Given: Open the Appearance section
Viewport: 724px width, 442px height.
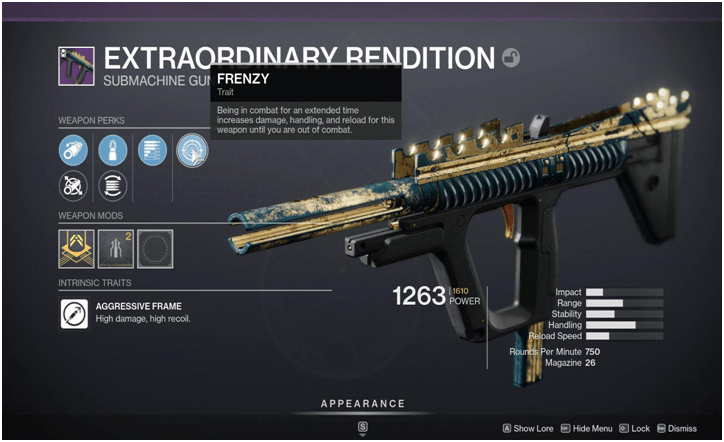Looking at the screenshot, I should click(x=362, y=404).
